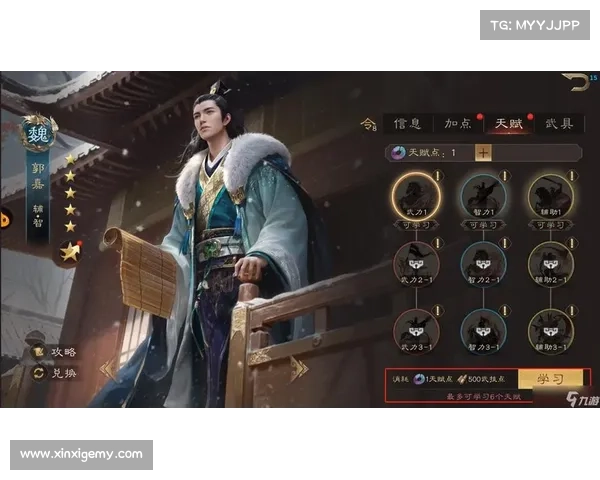
Task: Click the star upgrade icon below stars
Action: [69, 252]
